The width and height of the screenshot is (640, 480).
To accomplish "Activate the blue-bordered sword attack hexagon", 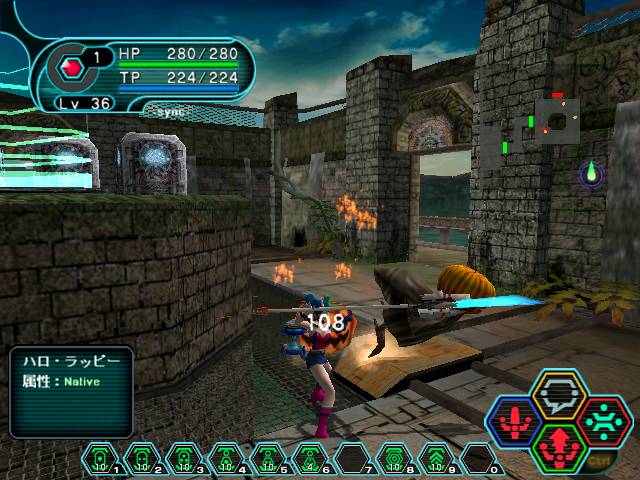I will click(x=515, y=422).
